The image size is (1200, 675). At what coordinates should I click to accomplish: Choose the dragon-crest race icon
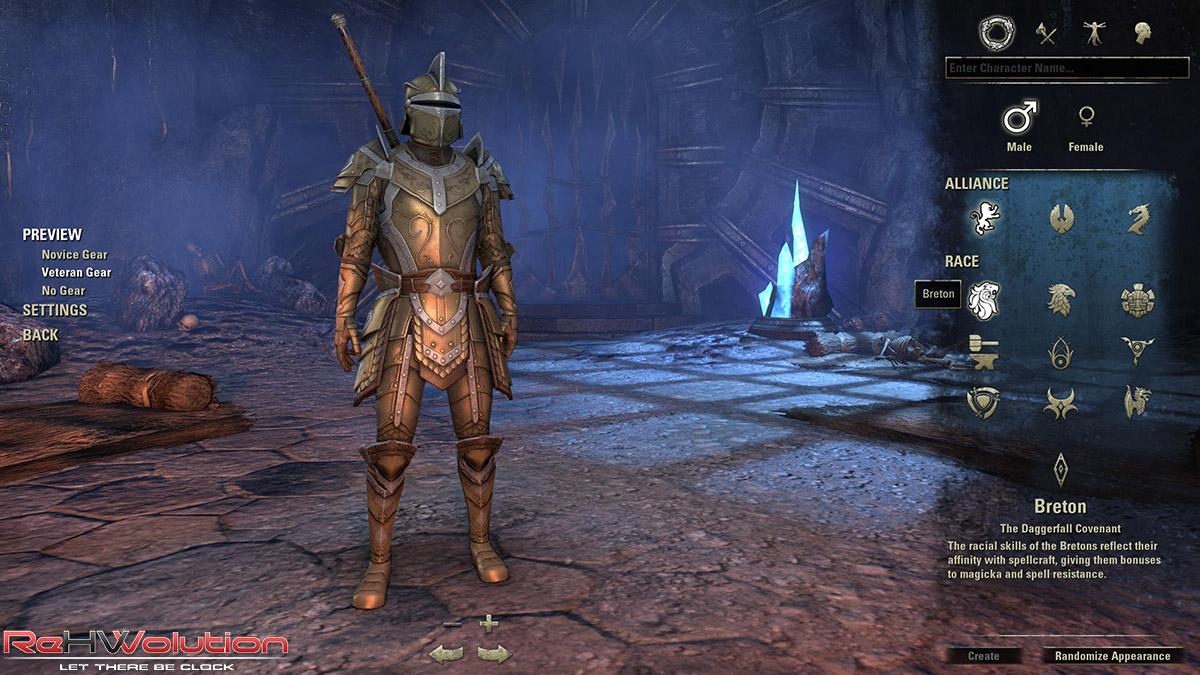pyautogui.click(x=1137, y=402)
